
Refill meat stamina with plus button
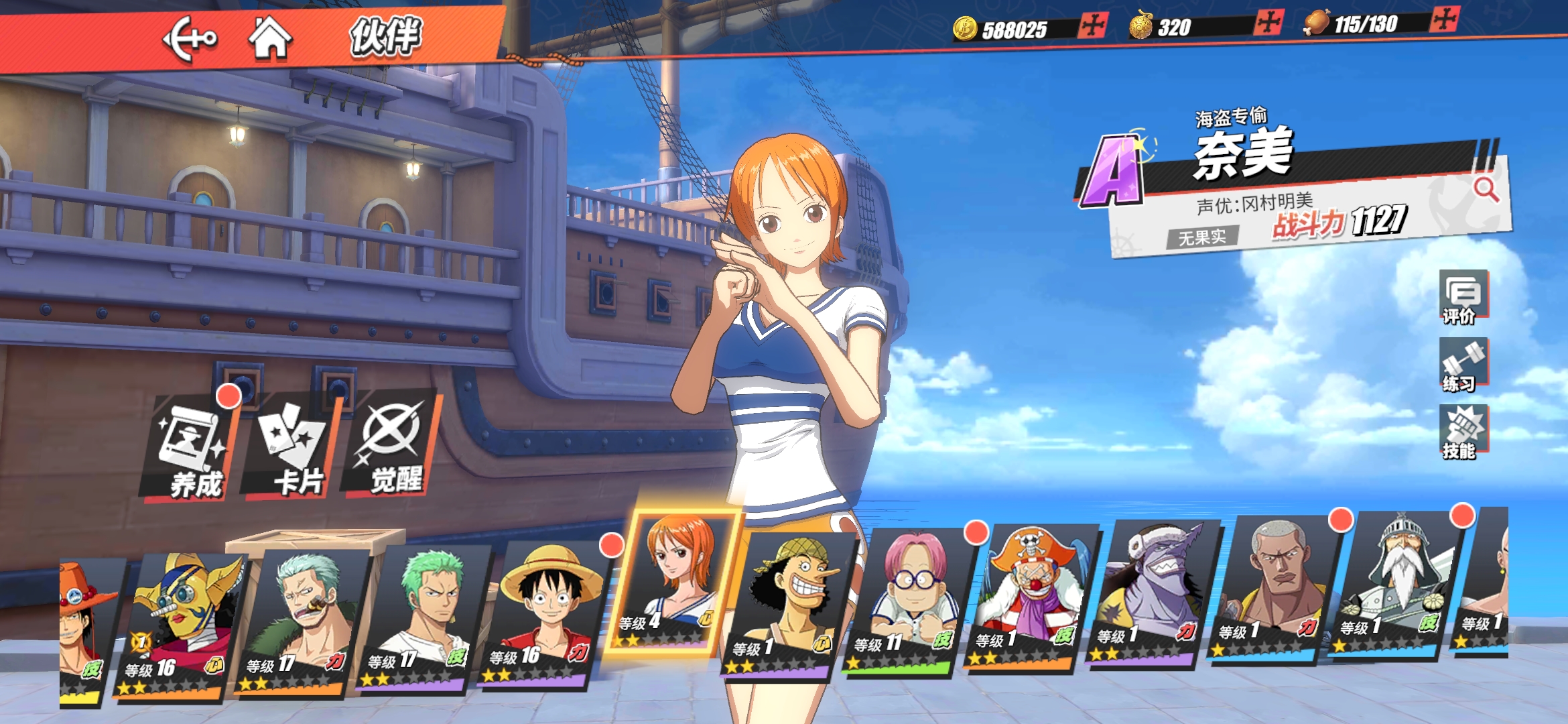point(1444,19)
